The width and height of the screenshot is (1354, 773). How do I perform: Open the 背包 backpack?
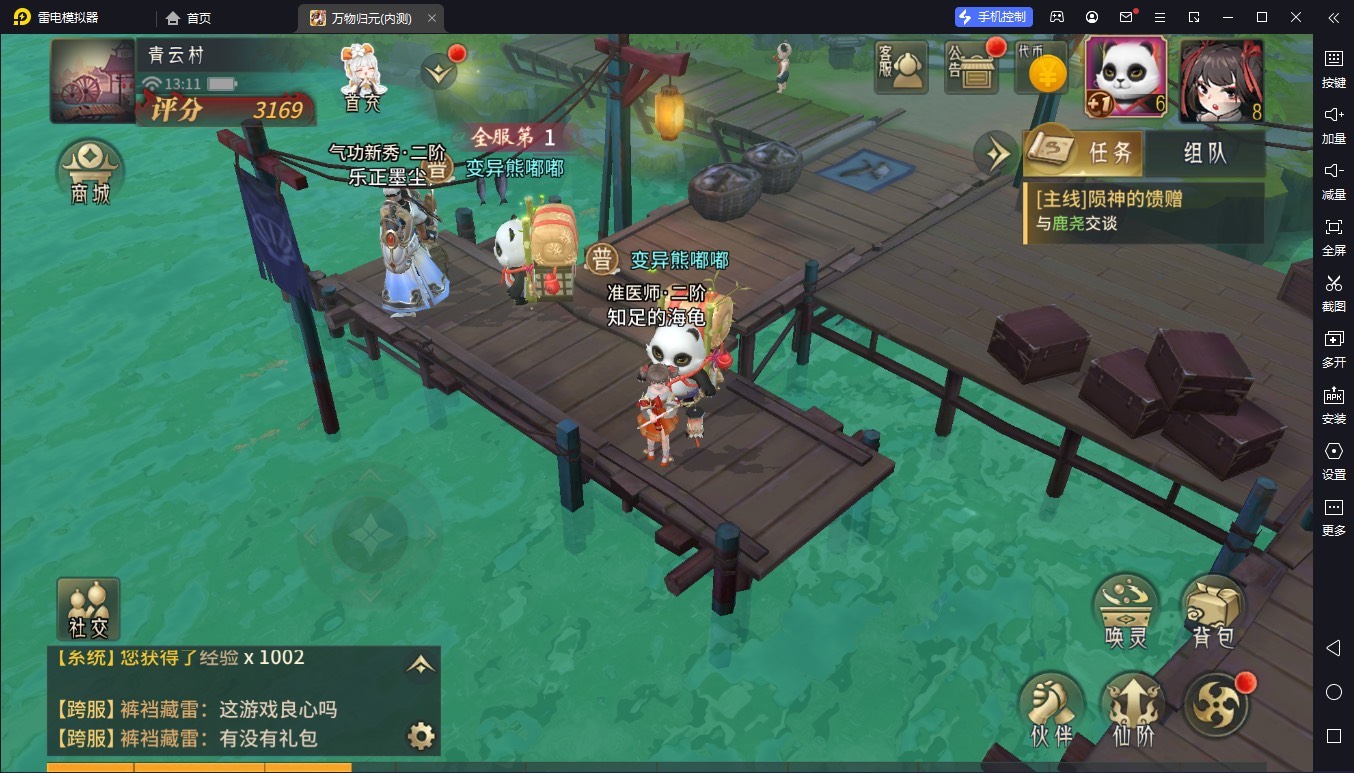tap(1213, 610)
